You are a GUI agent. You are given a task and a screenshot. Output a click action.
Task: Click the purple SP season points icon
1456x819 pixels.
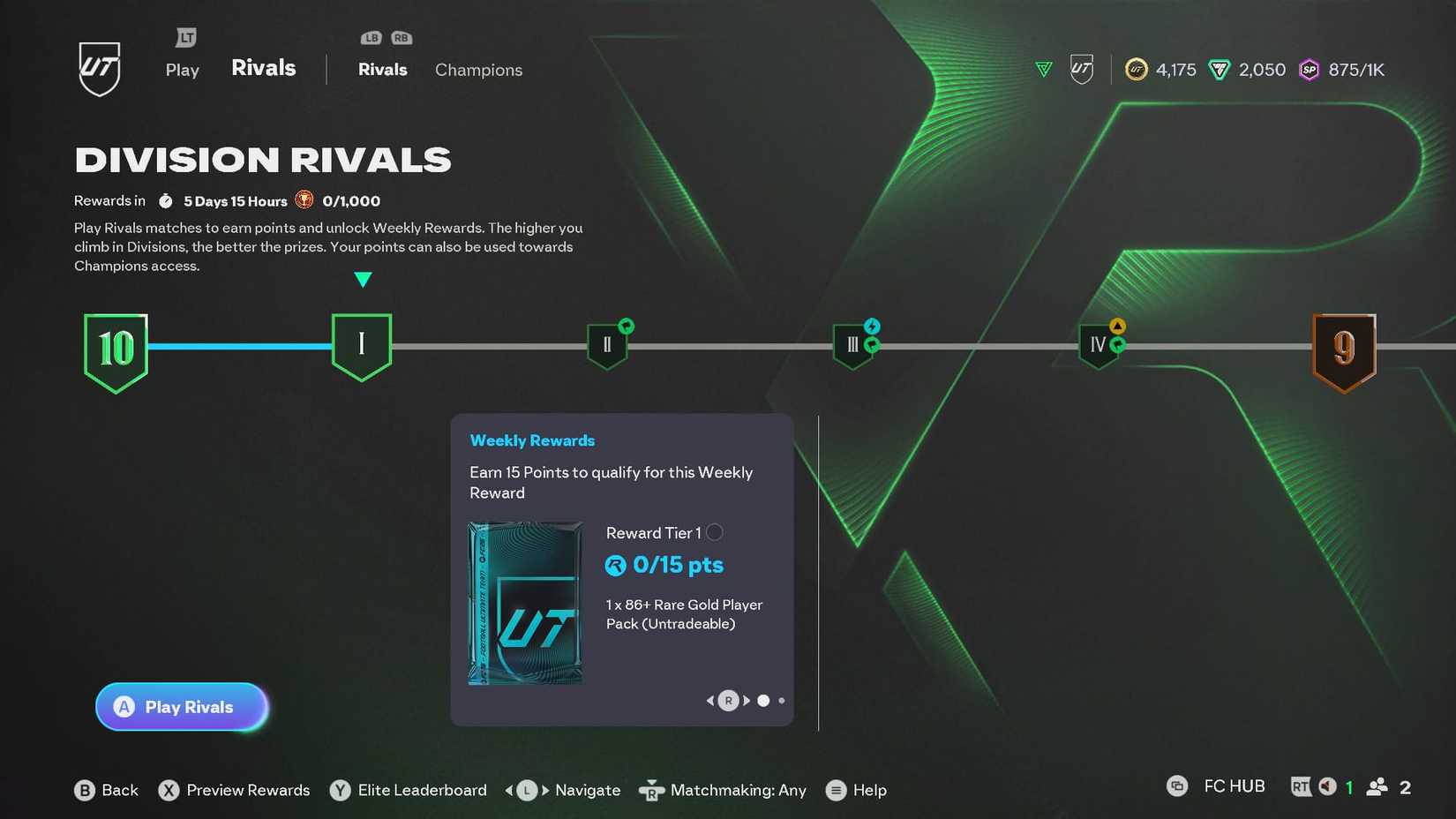(1309, 69)
